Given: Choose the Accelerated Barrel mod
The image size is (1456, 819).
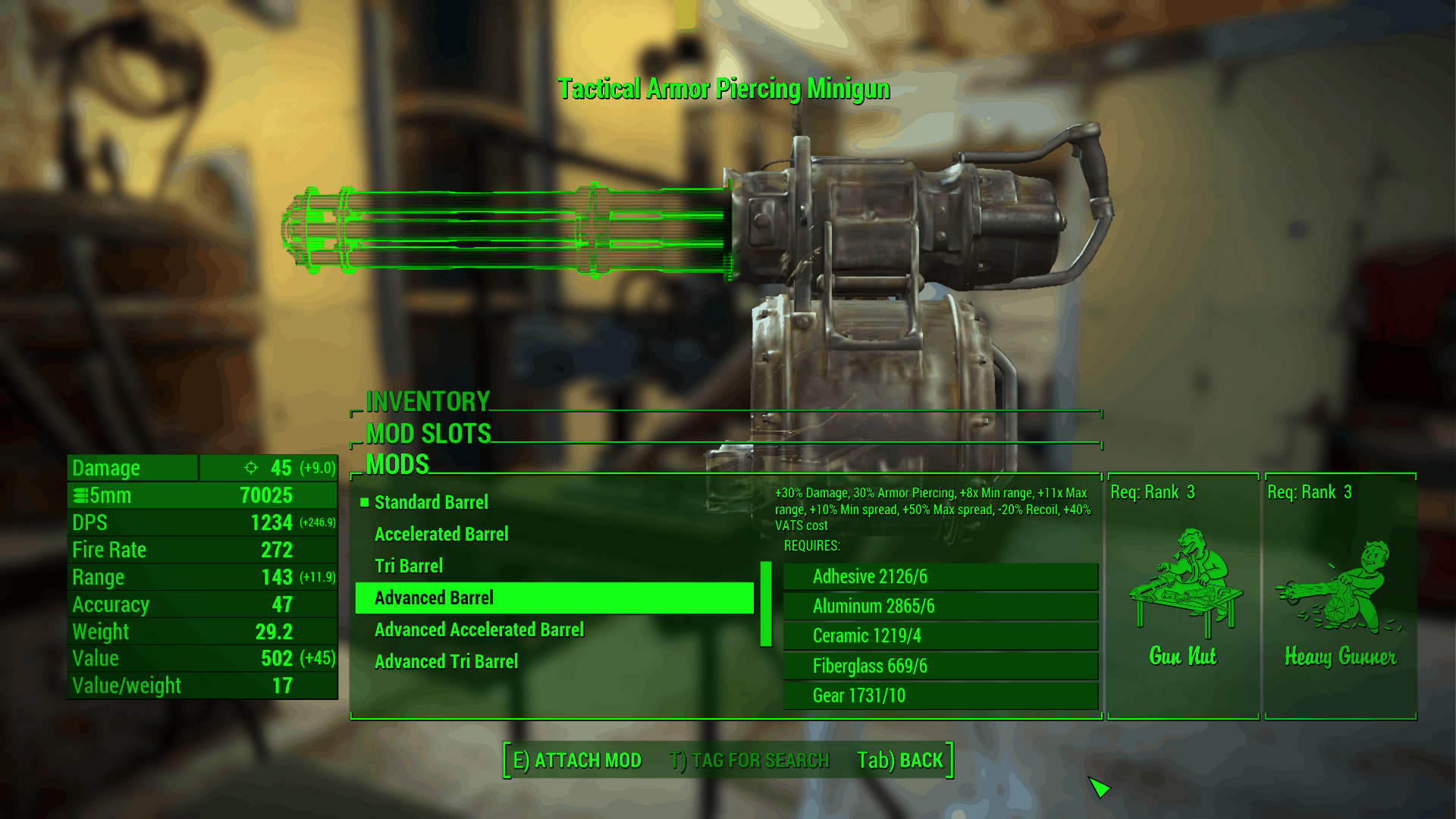Looking at the screenshot, I should [x=441, y=535].
